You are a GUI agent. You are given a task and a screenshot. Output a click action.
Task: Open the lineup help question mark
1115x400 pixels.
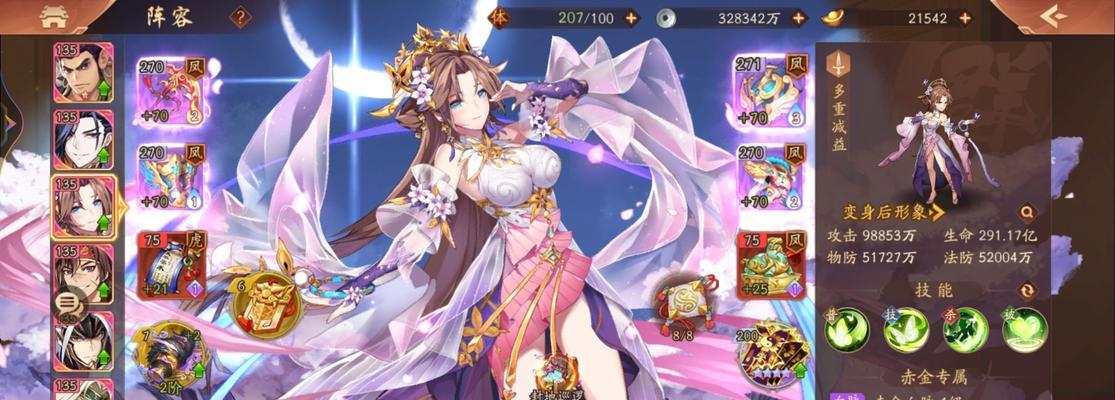[x=240, y=17]
